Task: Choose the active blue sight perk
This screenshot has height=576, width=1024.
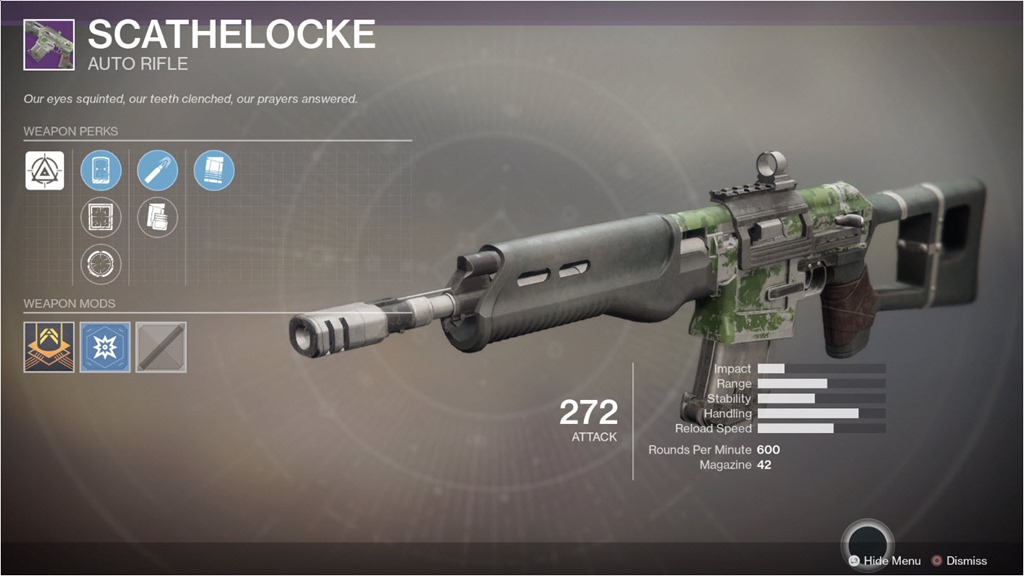Action: coord(101,171)
